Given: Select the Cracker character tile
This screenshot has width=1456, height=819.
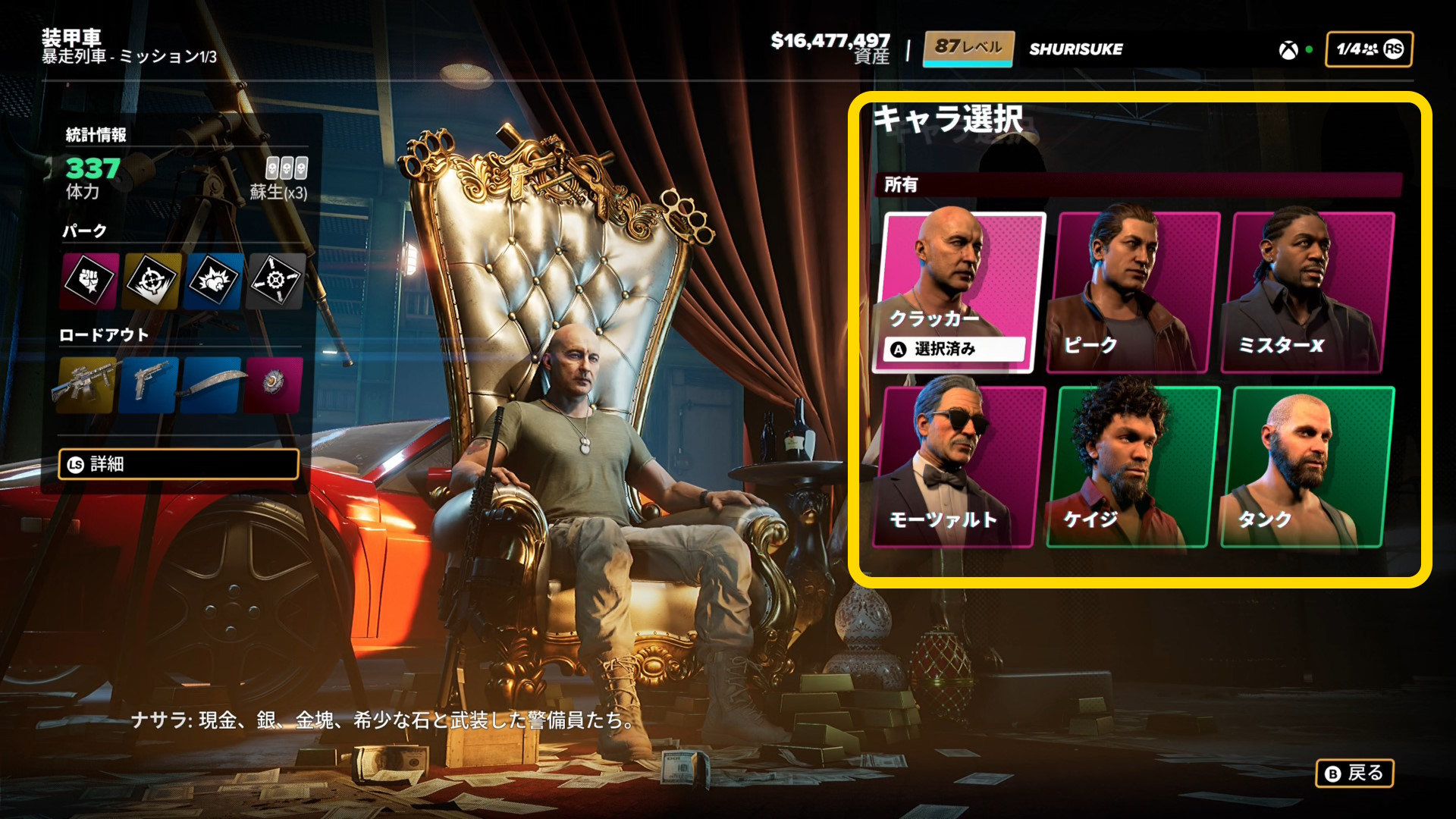Looking at the screenshot, I should tap(960, 292).
